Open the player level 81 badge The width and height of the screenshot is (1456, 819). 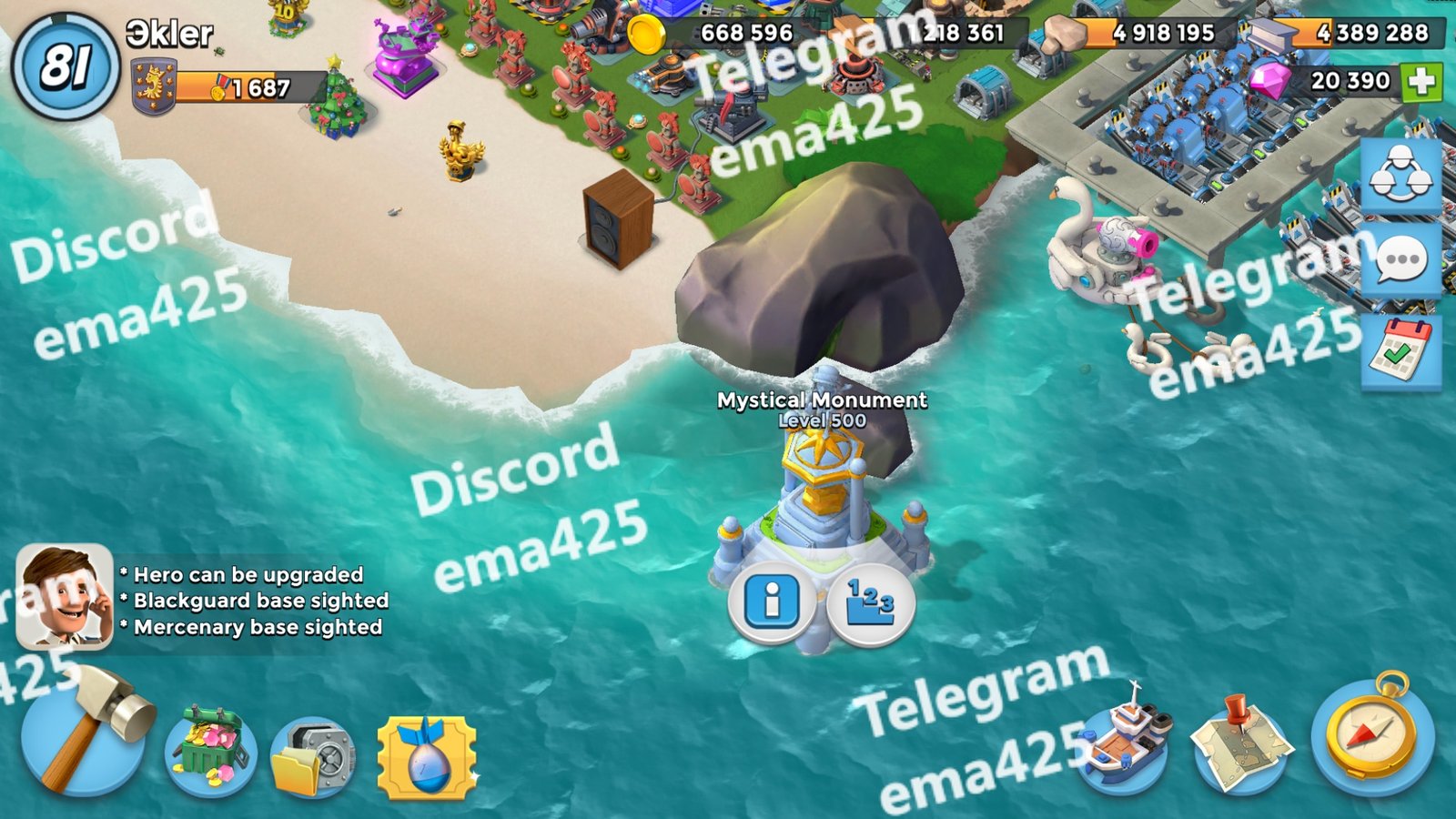point(66,66)
